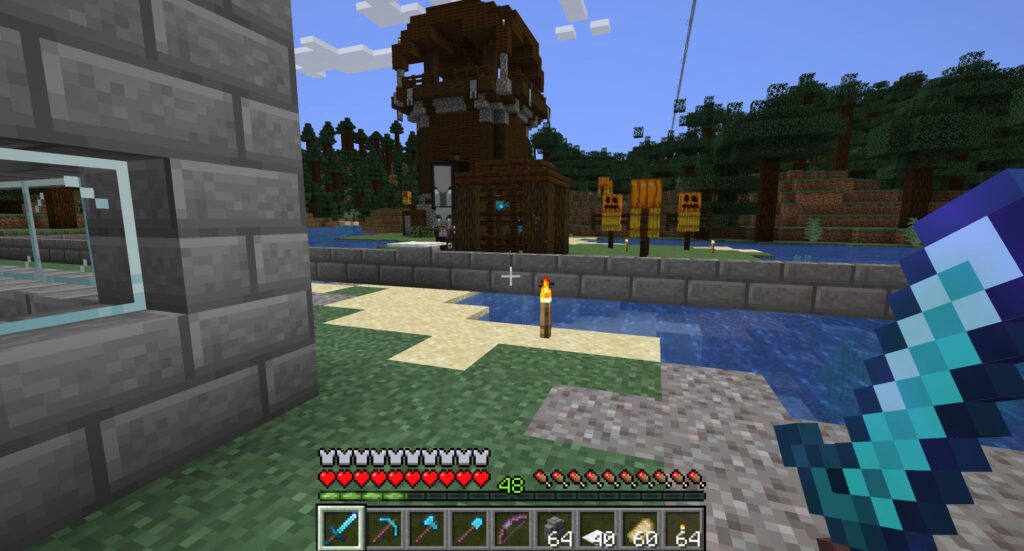Select the diamond pickaxe slot
This screenshot has height=551, width=1024.
coord(383,527)
